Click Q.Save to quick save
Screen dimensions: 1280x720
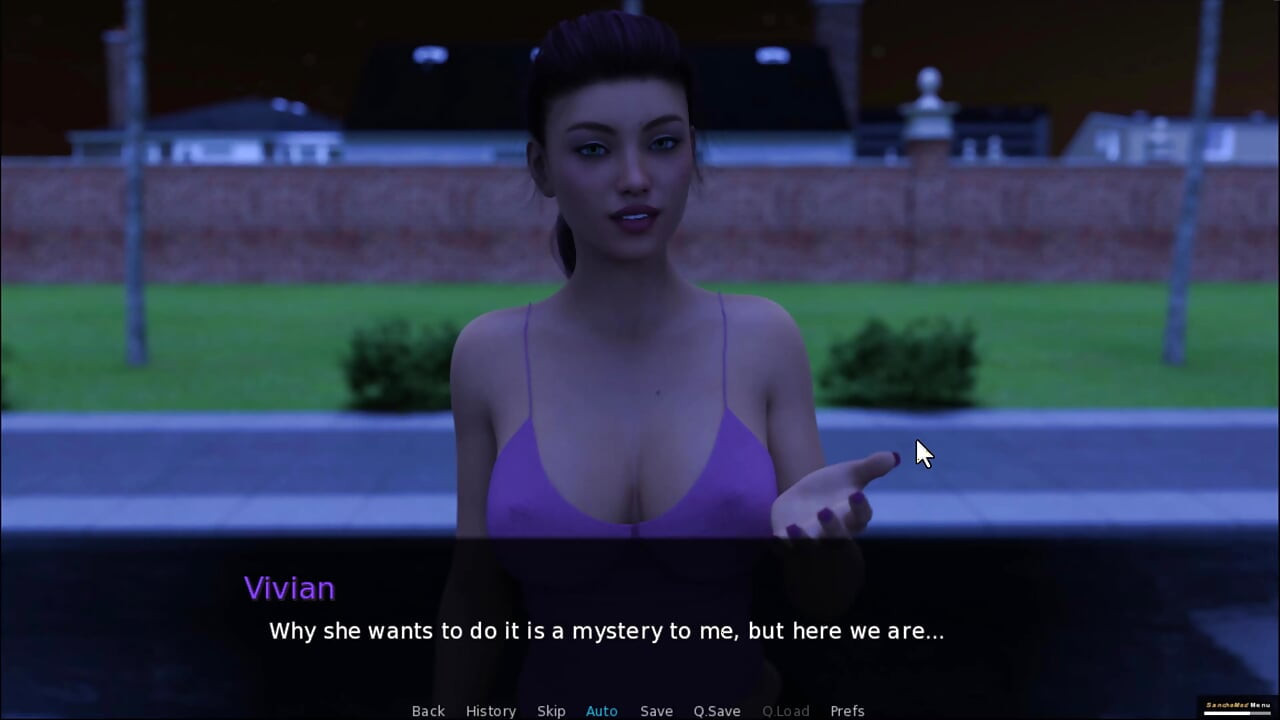(x=717, y=711)
